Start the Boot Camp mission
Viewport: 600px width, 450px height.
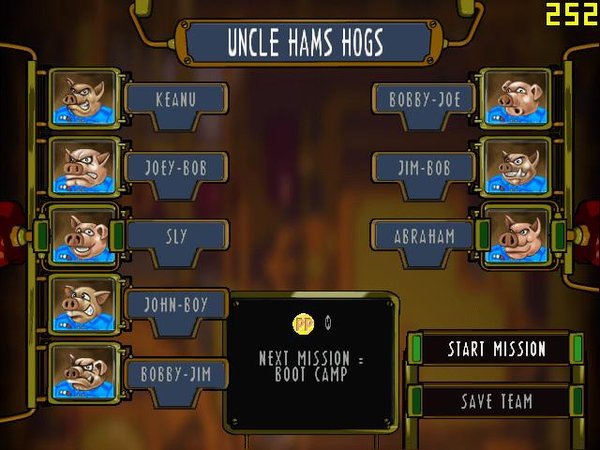pos(496,349)
